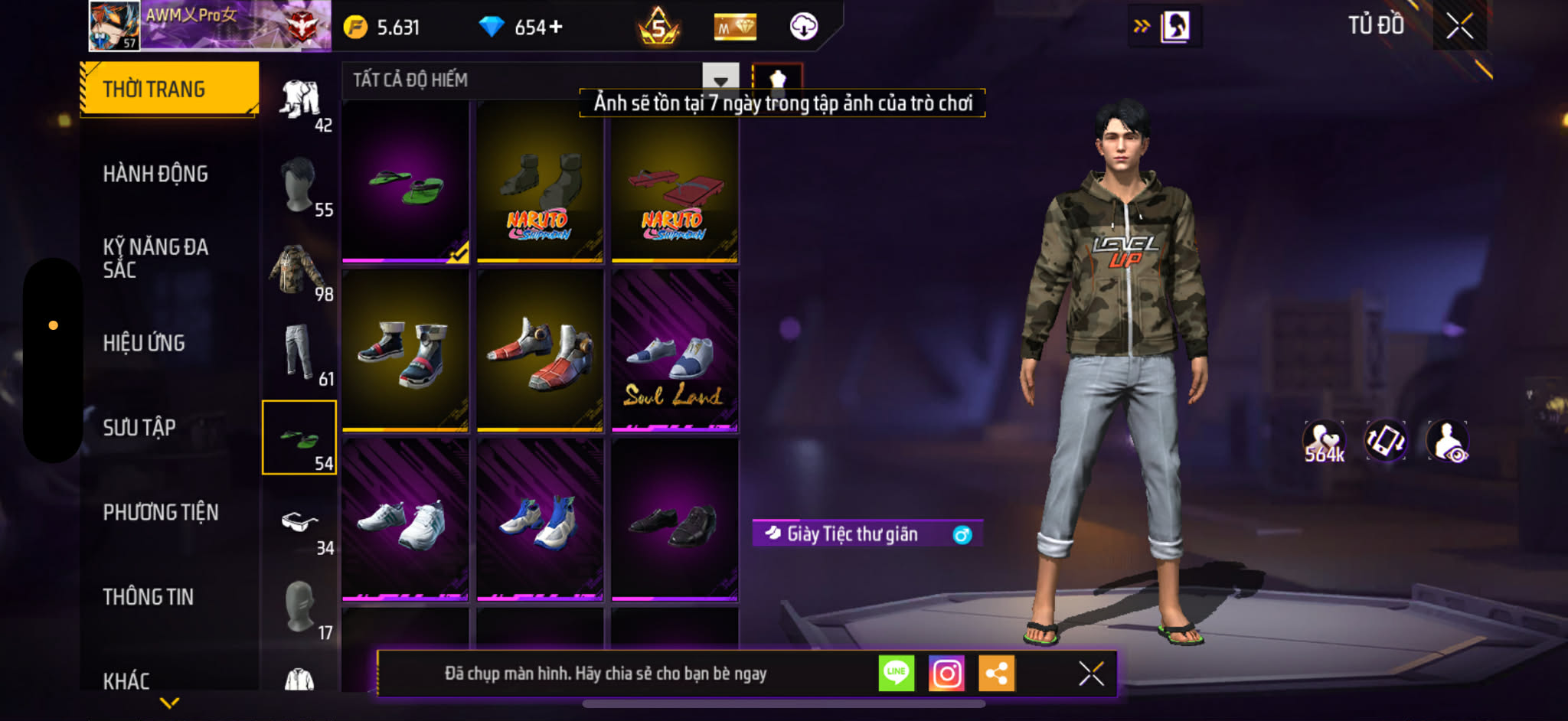Open the TẤT CẢ ĐỘ HIẾM rarity dropdown

point(720,80)
